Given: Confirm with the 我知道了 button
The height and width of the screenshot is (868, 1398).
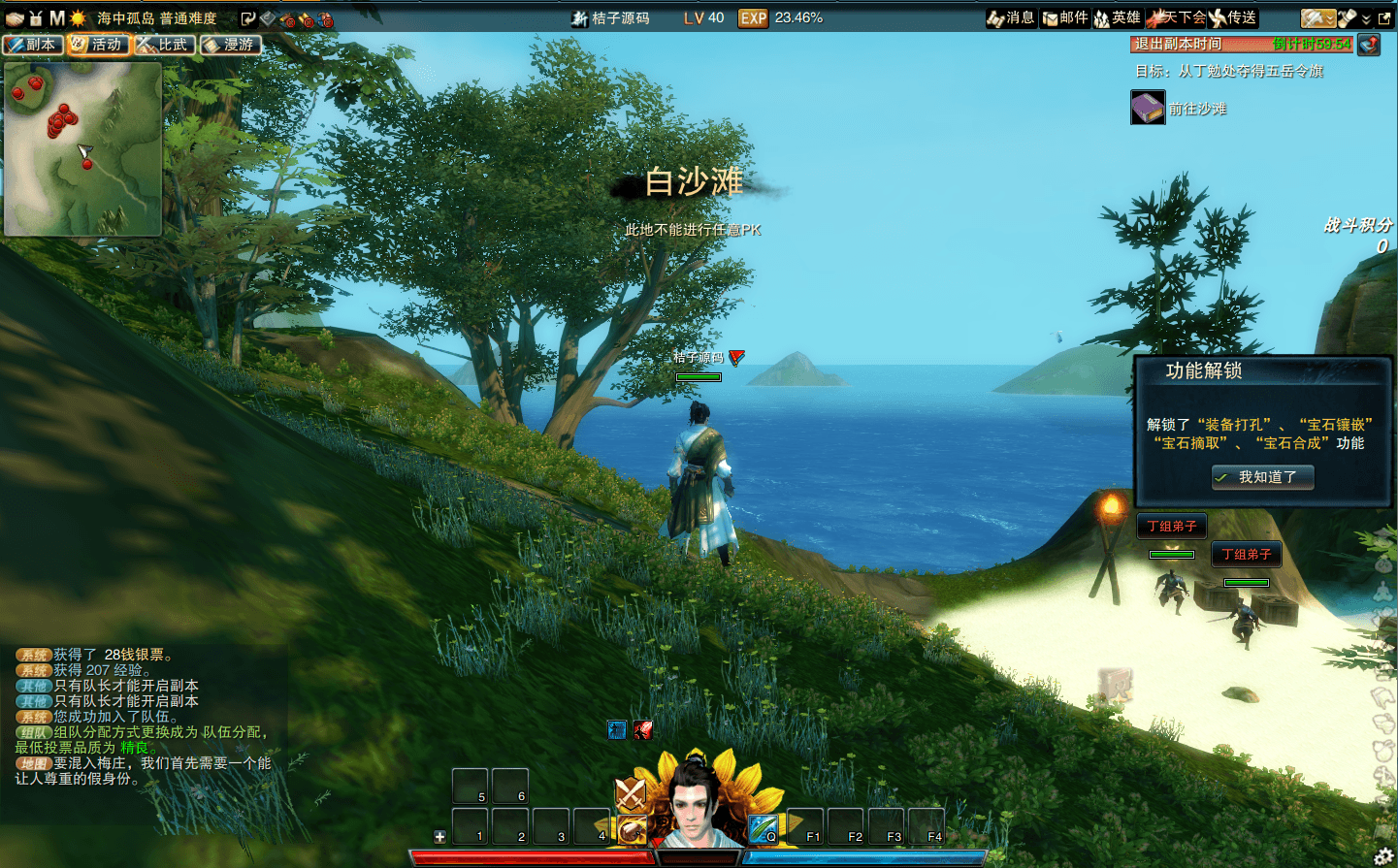Looking at the screenshot, I should pos(1263,477).
